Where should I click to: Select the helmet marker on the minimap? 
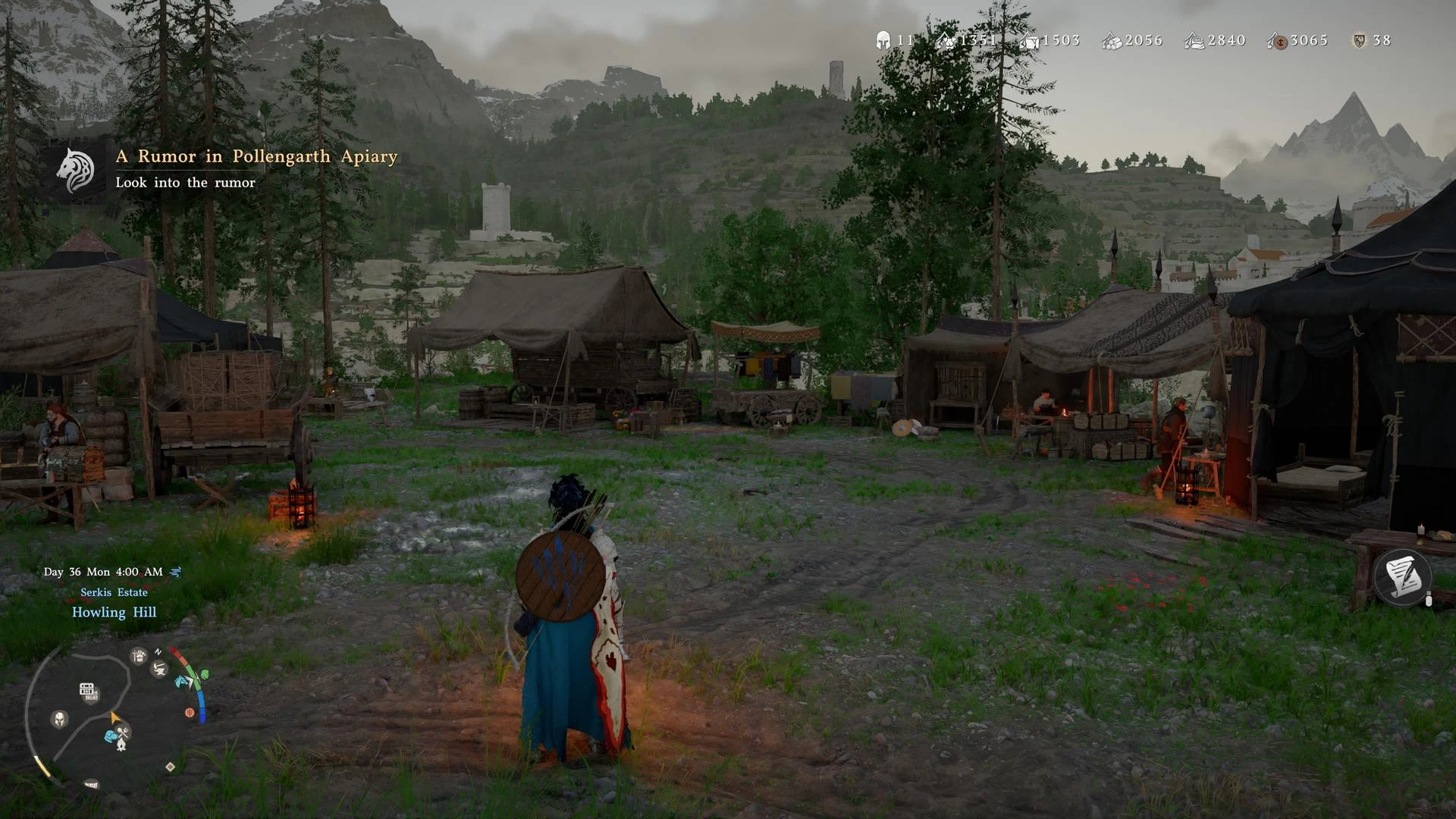coord(59,718)
